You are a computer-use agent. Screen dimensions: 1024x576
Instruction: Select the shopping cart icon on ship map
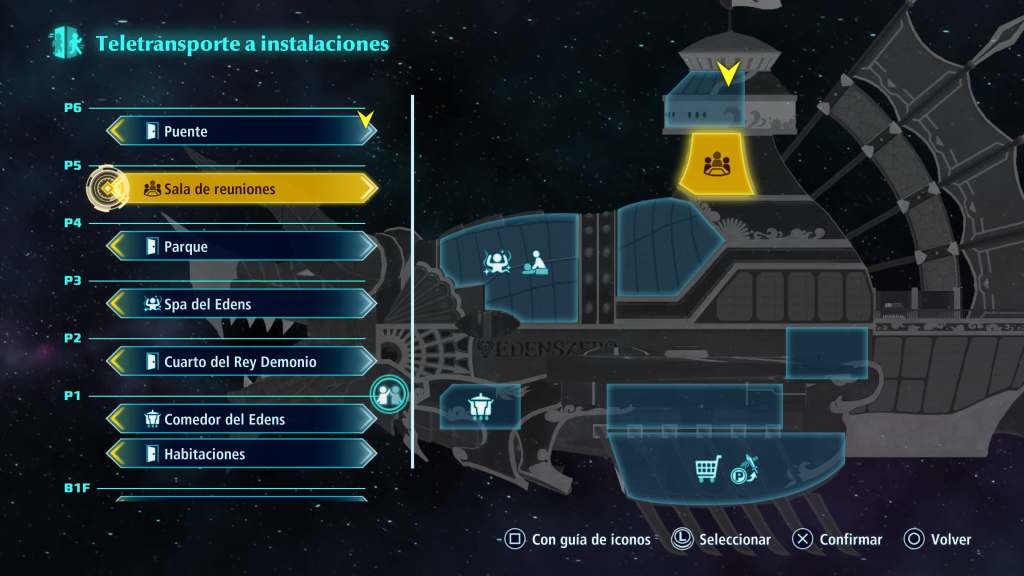click(708, 468)
